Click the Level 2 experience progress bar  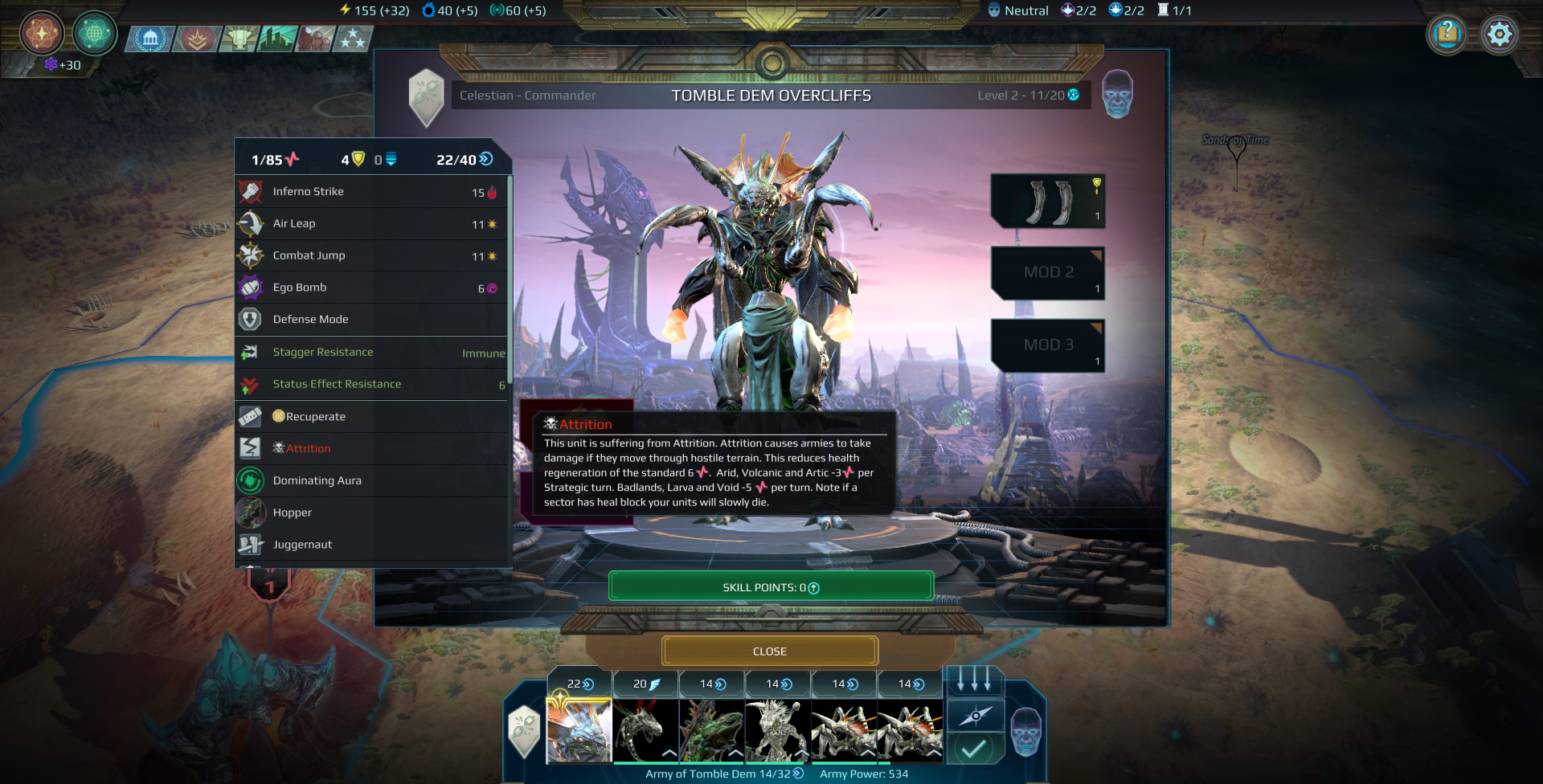click(1027, 95)
